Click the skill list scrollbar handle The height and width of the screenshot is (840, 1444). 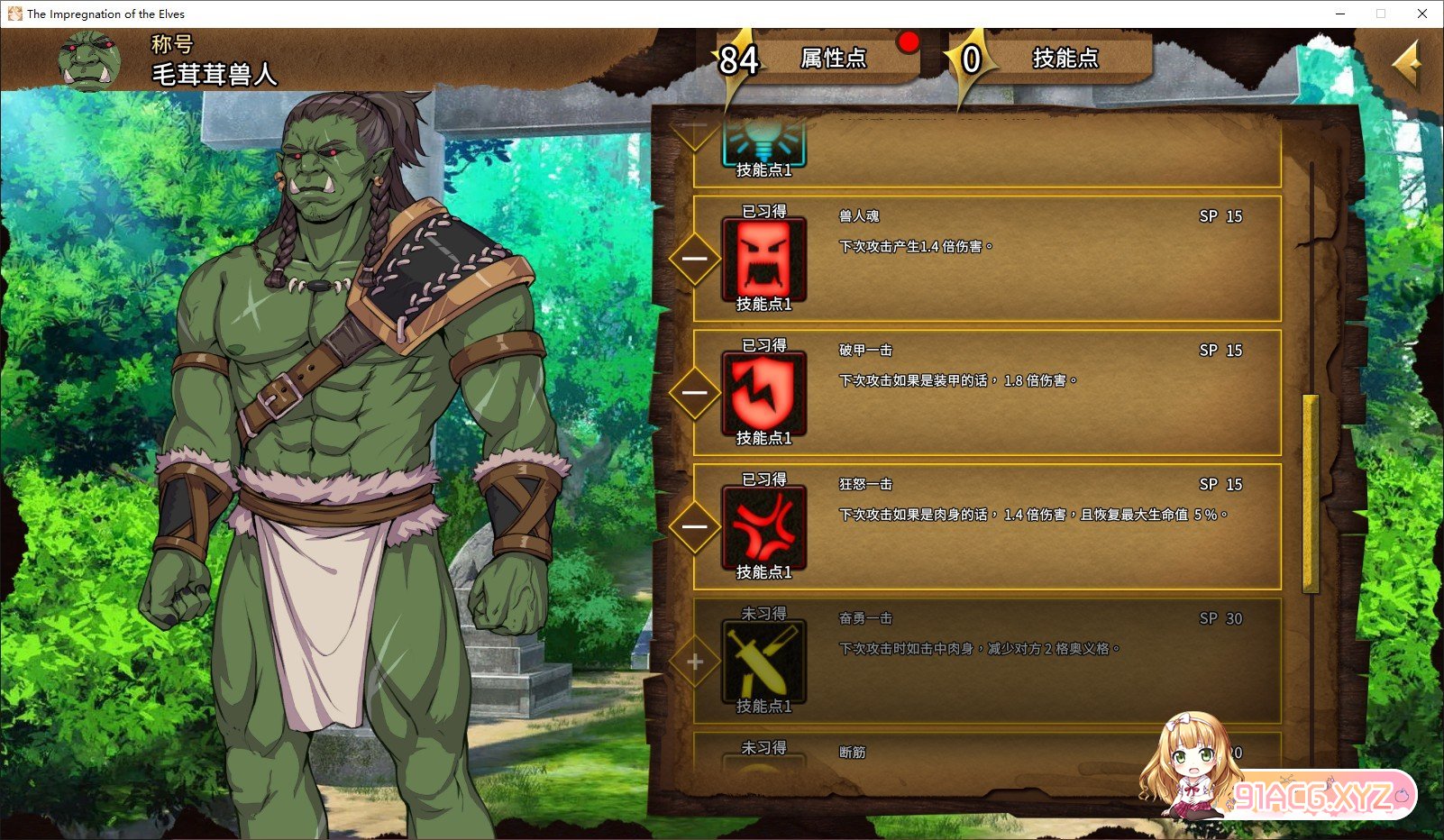pyautogui.click(x=1310, y=493)
